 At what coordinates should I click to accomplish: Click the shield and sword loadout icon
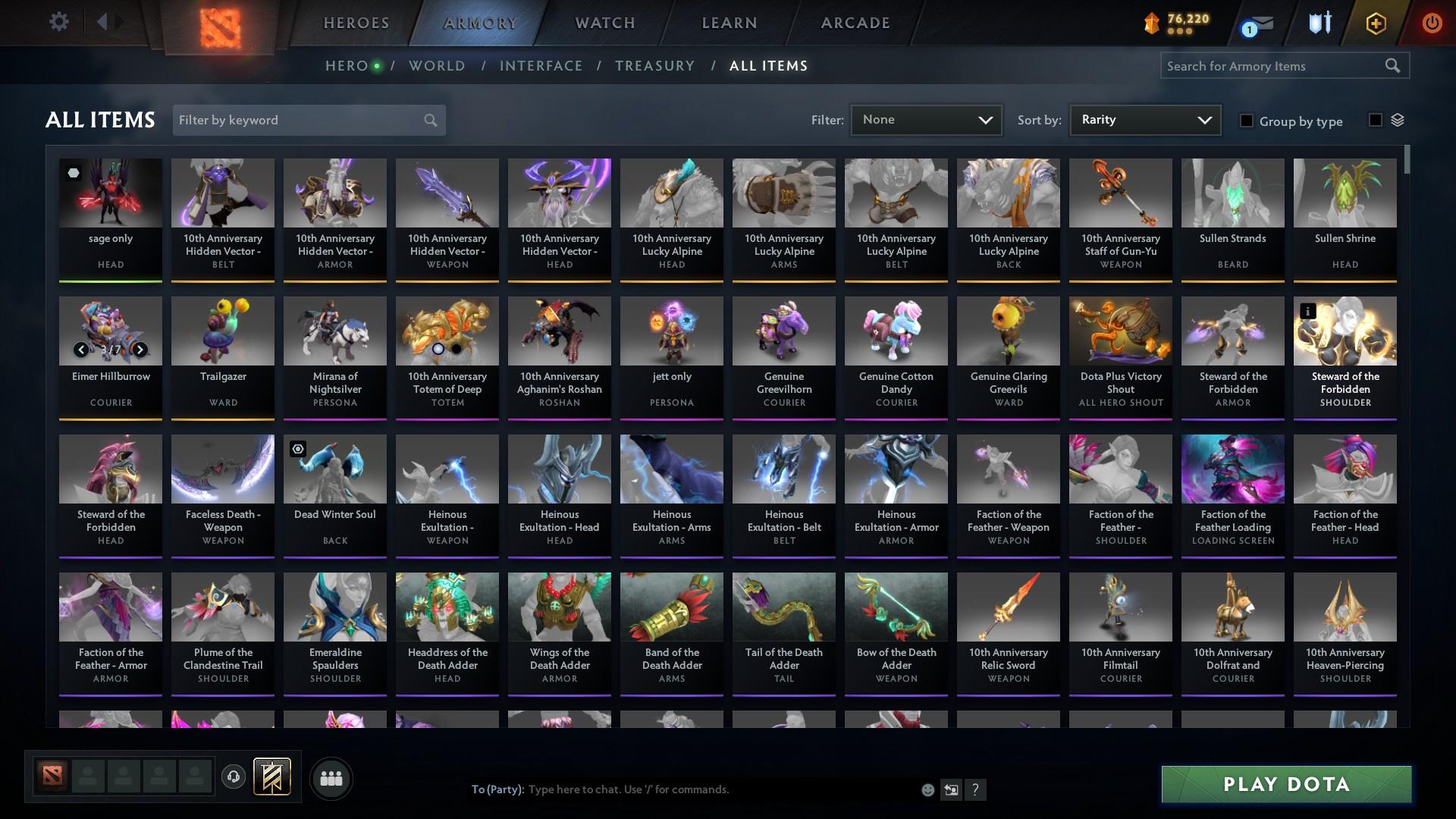(1318, 23)
